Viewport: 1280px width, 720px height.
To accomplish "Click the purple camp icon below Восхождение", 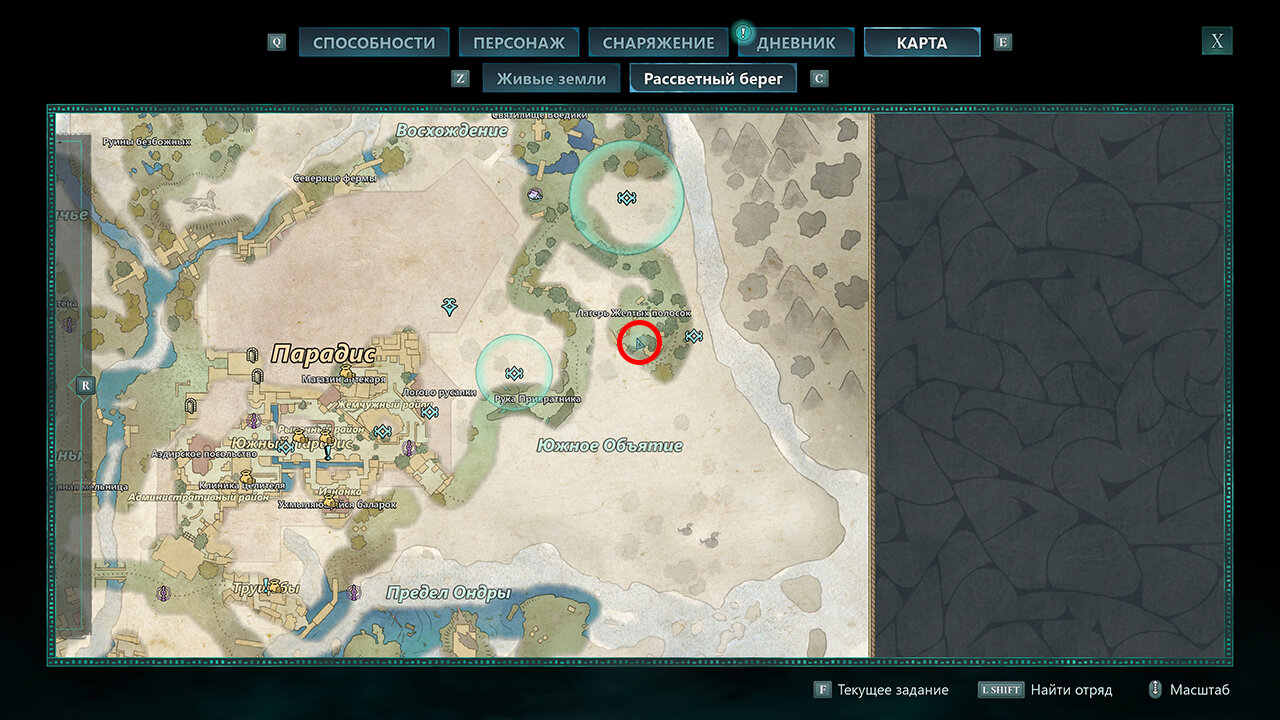I will coord(535,194).
